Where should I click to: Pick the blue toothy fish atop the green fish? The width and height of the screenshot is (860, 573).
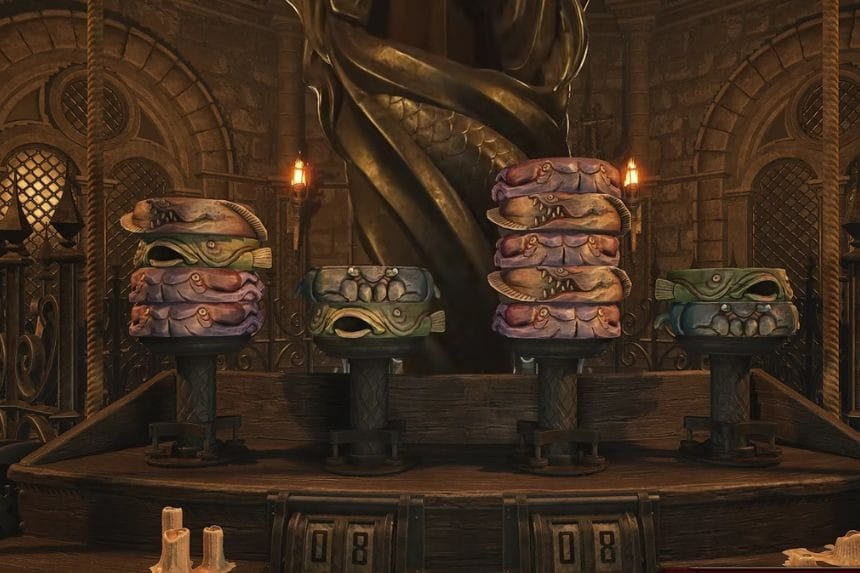click(x=370, y=284)
